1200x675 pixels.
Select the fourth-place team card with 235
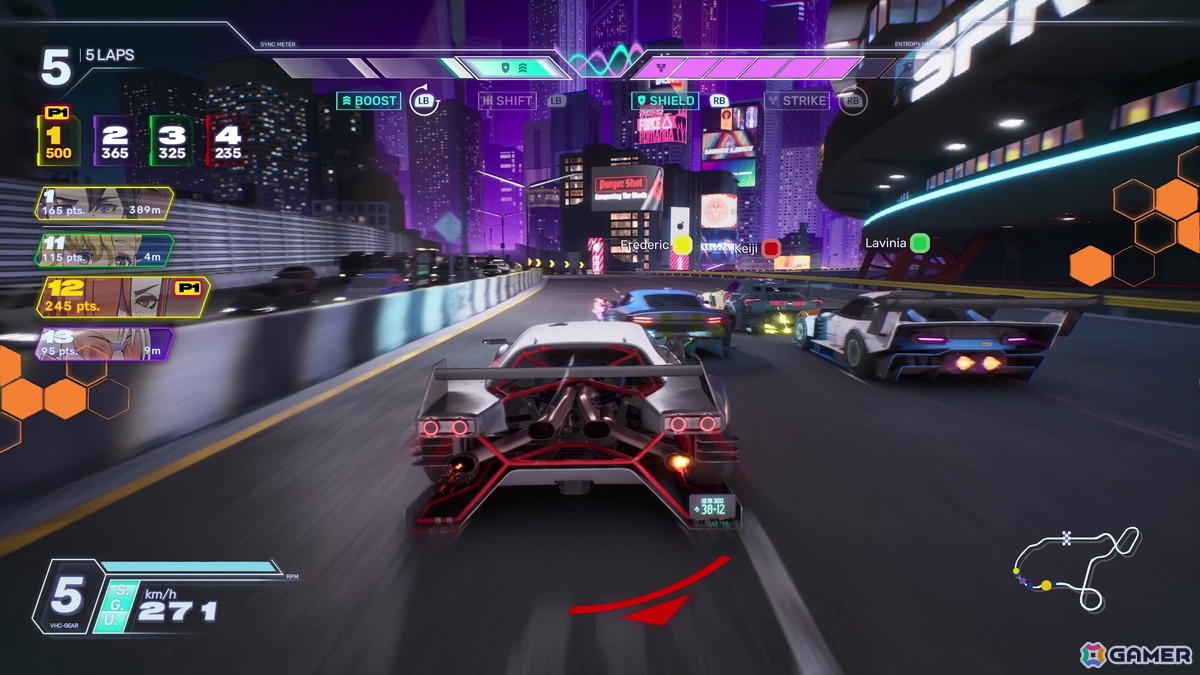[227, 142]
